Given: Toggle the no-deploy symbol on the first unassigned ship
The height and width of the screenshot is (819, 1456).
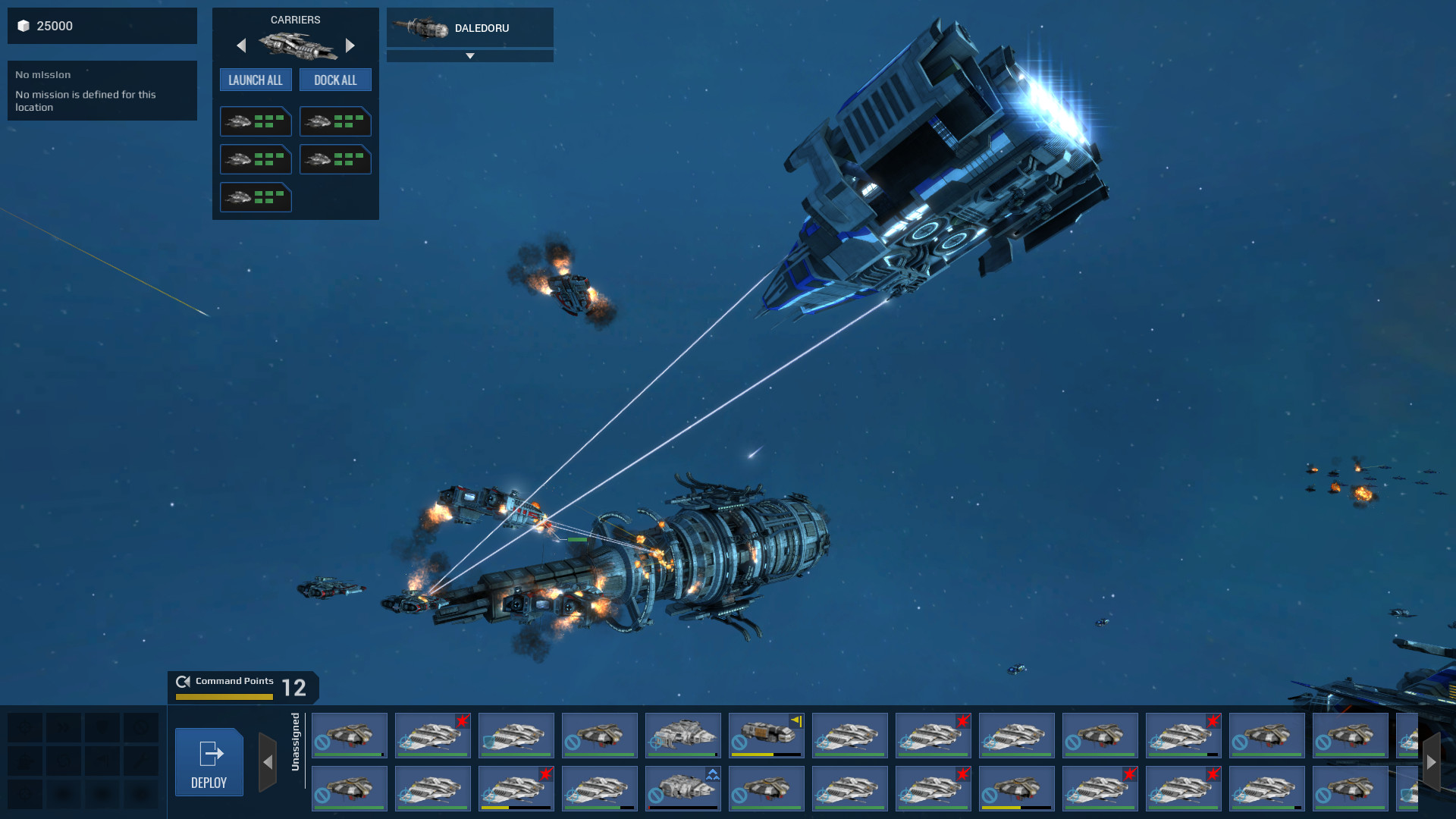Looking at the screenshot, I should [322, 743].
